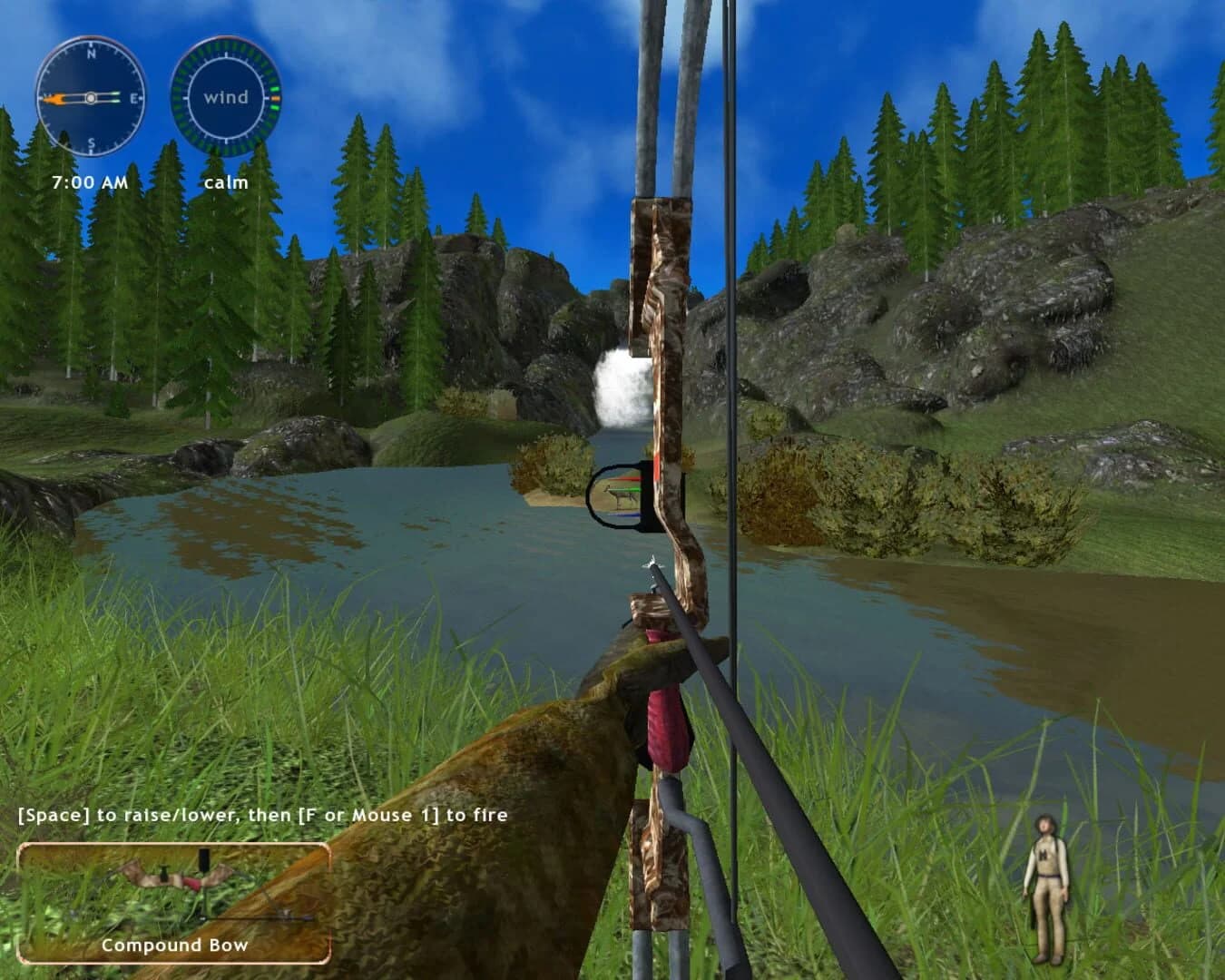Click the E marker on the compass
Viewport: 1225px width, 980px height.
pyautogui.click(x=134, y=97)
